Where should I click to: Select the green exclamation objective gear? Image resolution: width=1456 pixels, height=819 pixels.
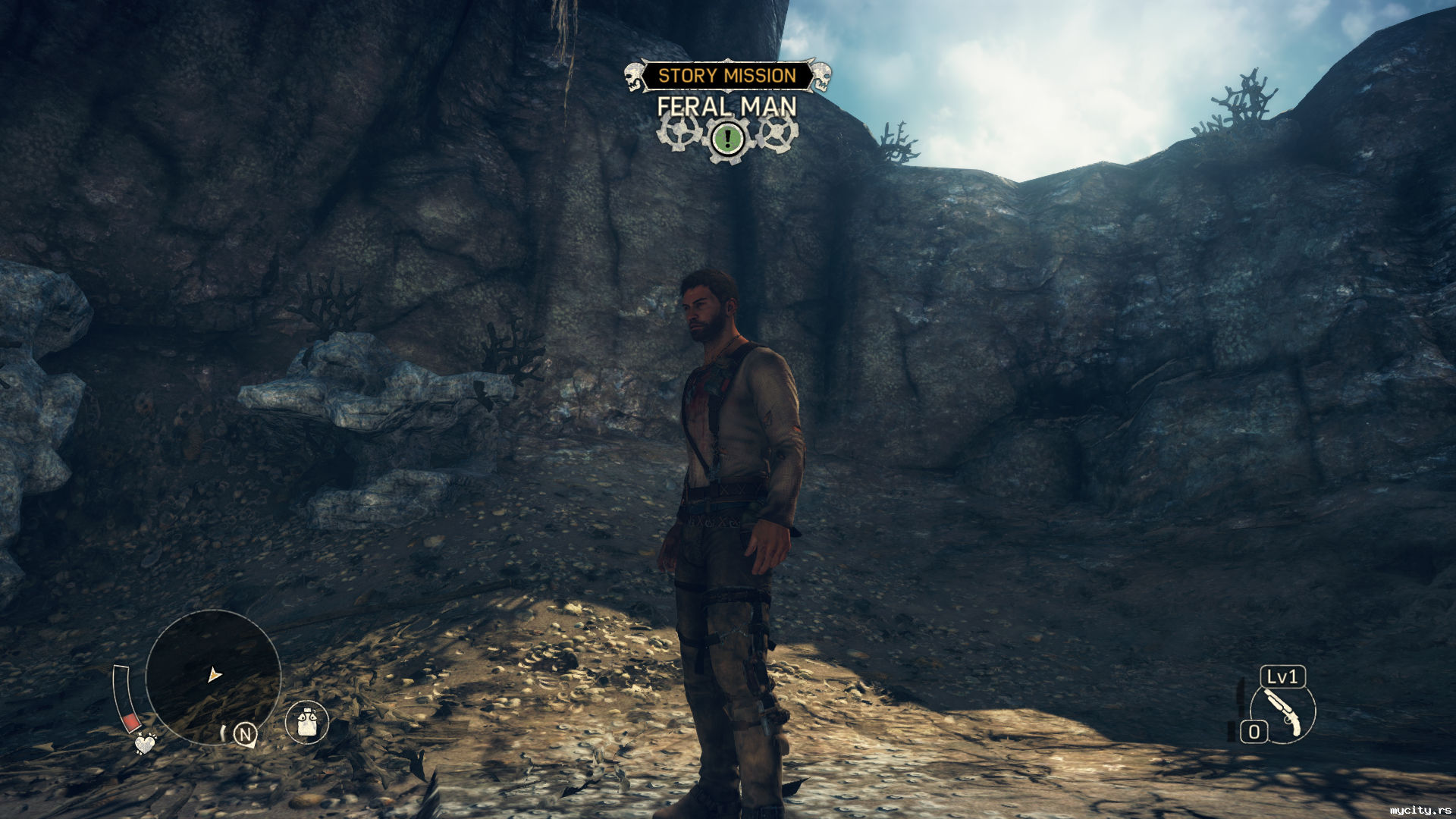(x=728, y=139)
